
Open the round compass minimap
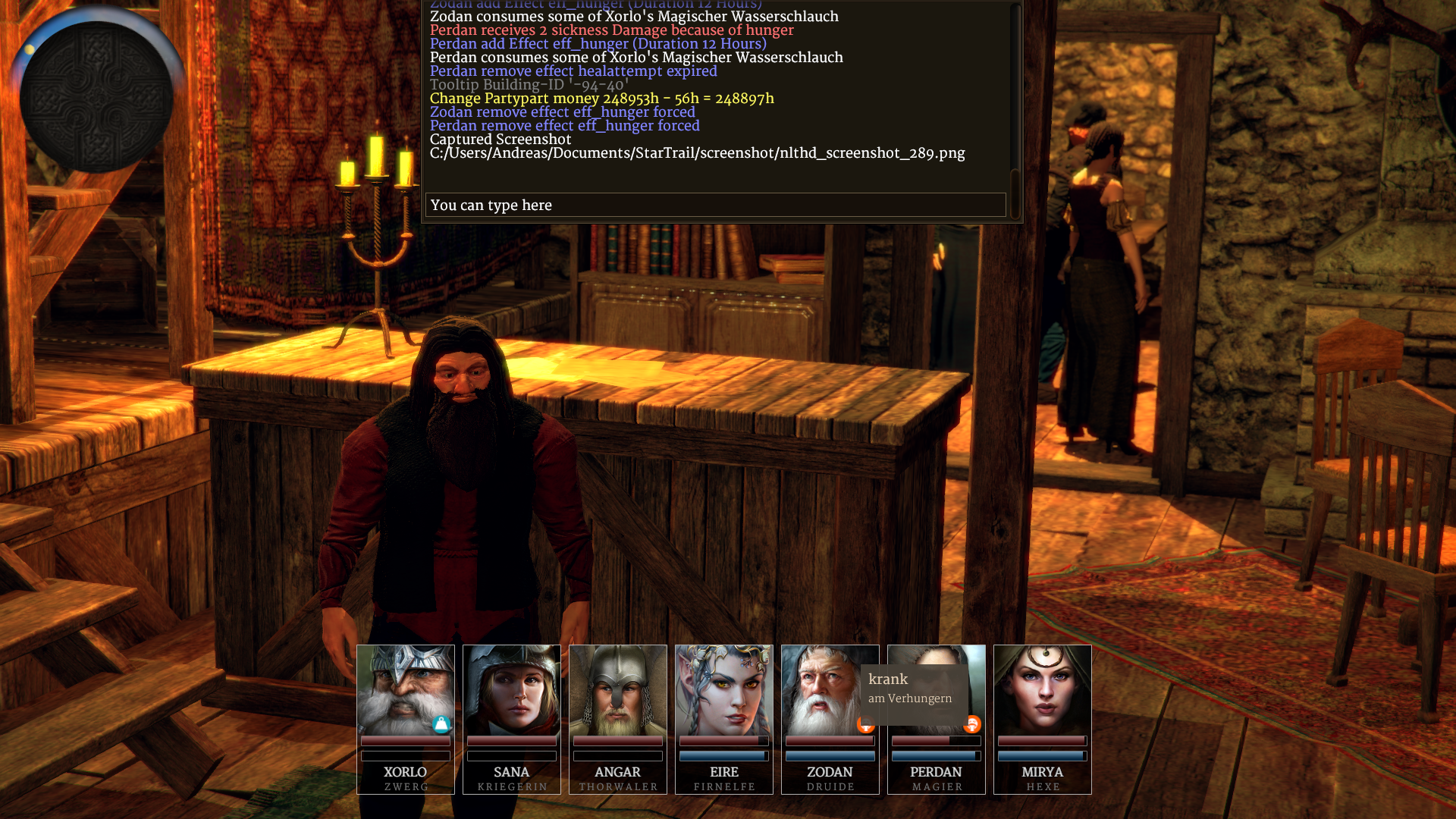[x=96, y=97]
